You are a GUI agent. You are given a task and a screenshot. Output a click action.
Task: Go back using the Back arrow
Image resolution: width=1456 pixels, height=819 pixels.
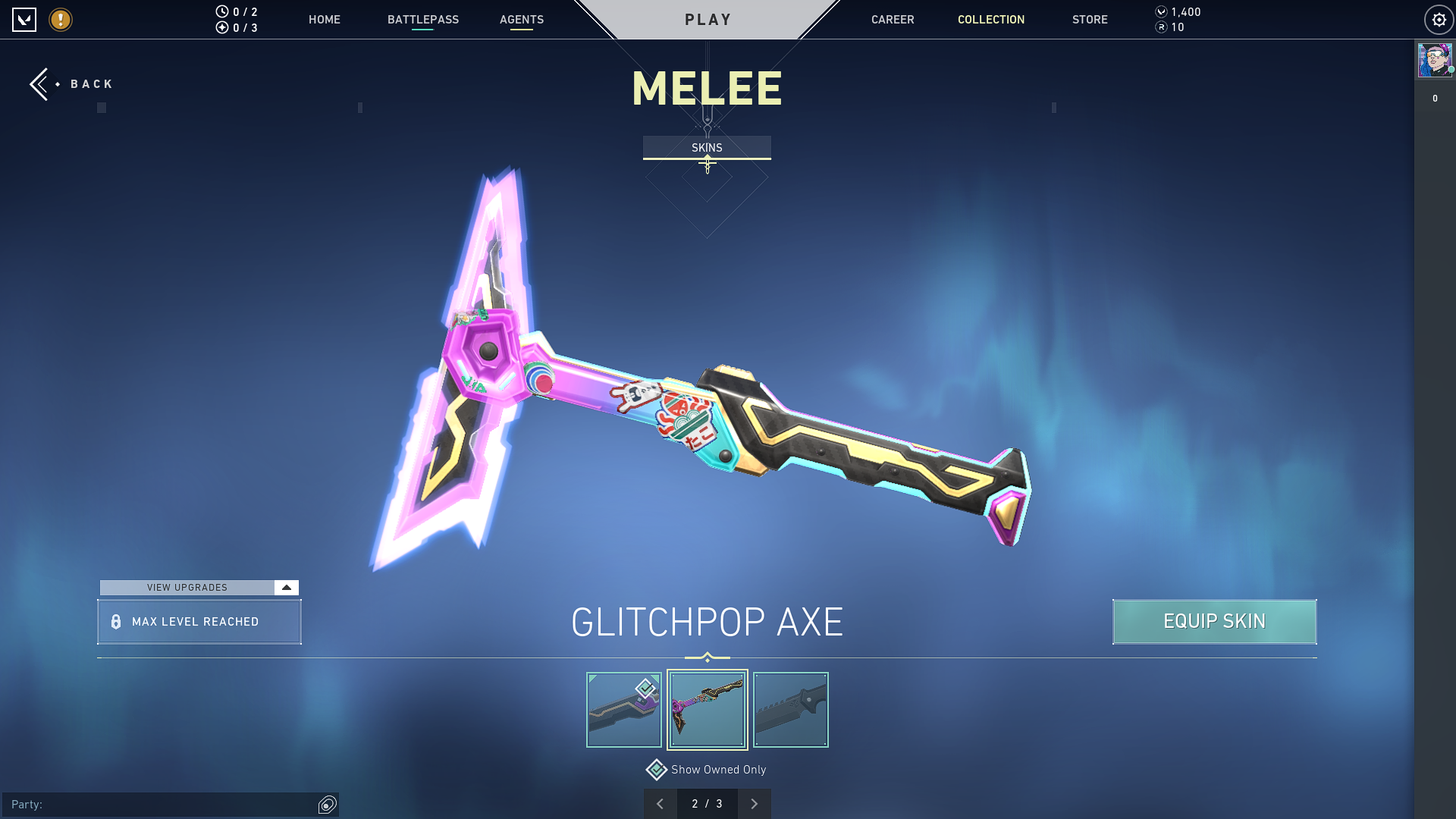click(x=42, y=84)
